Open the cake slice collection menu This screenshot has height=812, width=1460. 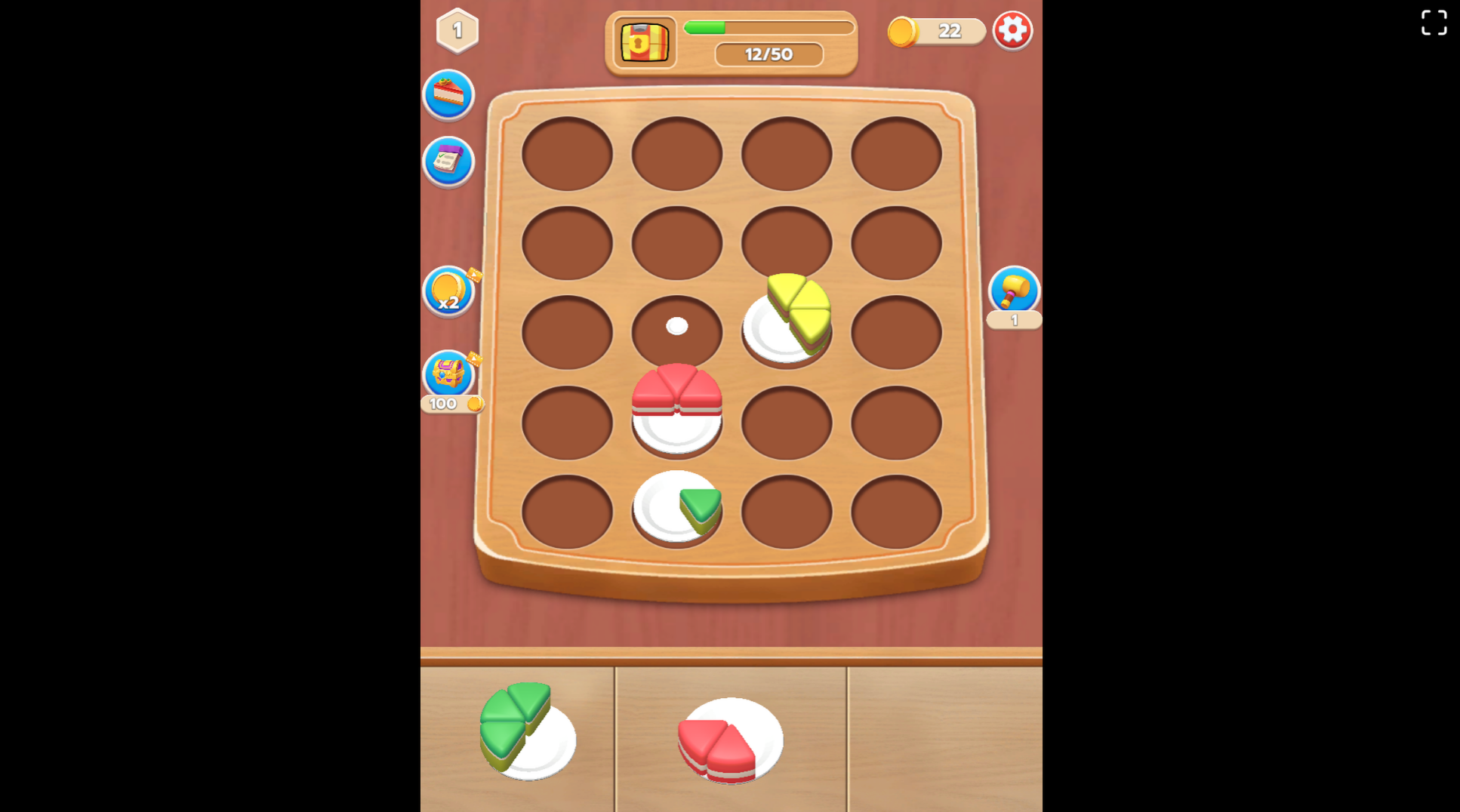tap(448, 95)
